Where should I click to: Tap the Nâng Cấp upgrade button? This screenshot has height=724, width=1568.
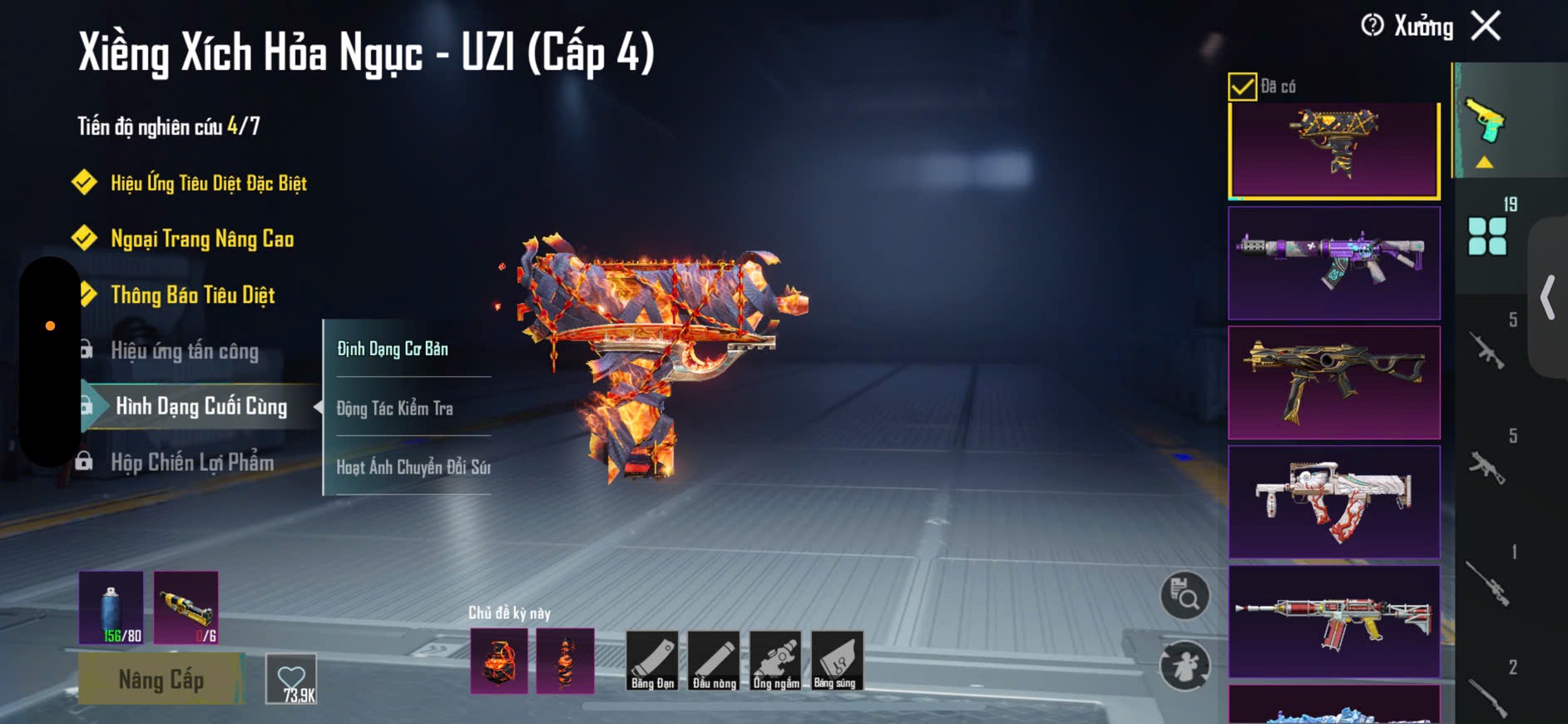161,679
